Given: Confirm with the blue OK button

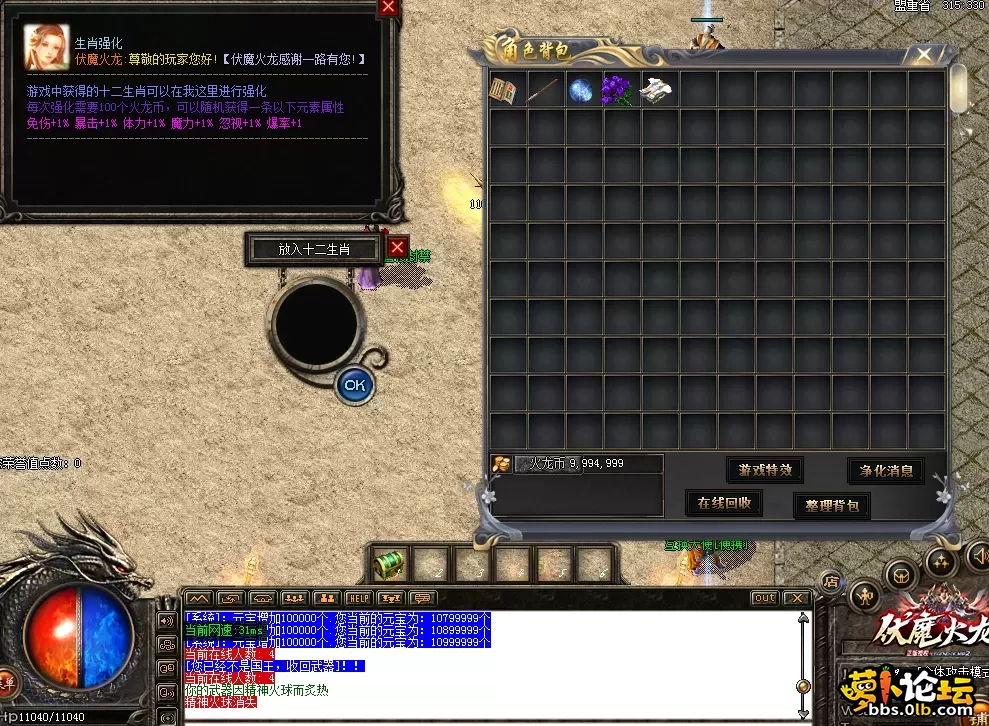Looking at the screenshot, I should [x=354, y=384].
